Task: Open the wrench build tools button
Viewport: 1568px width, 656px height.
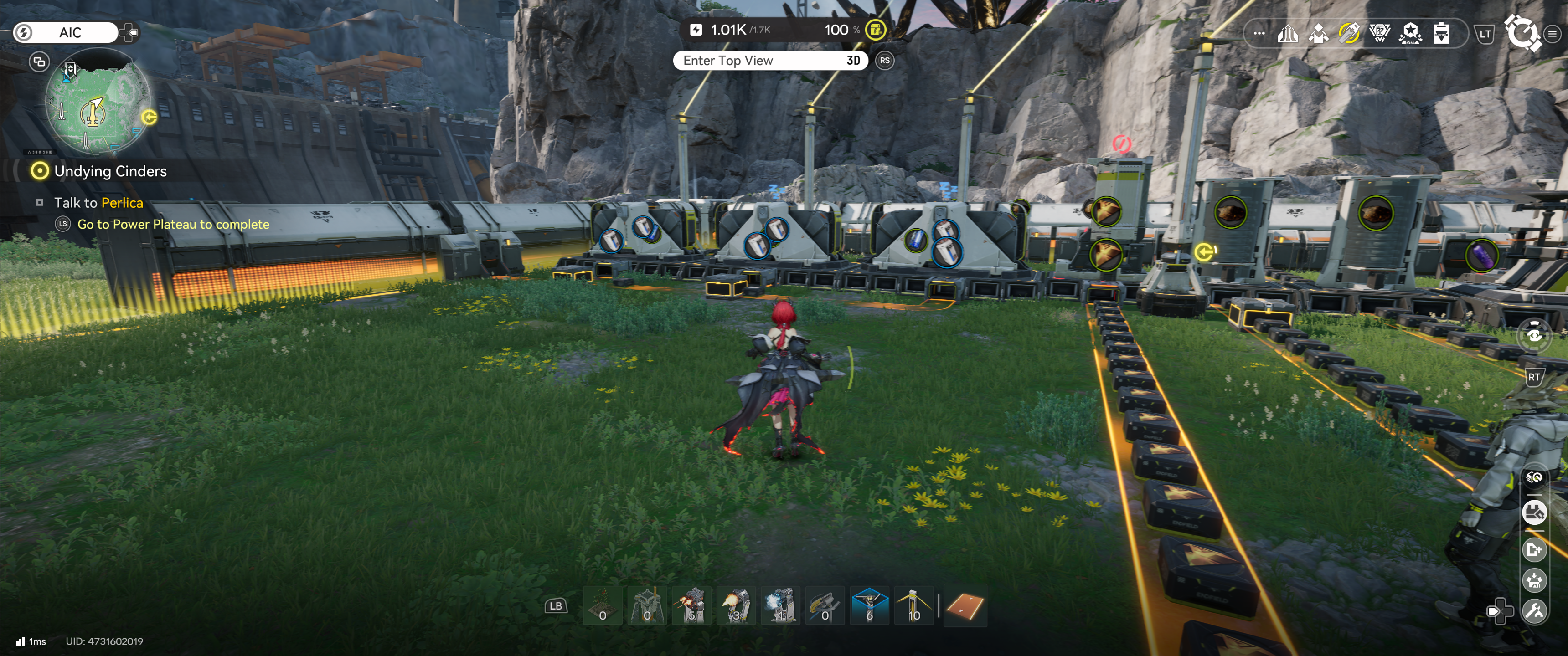Action: 1534,610
